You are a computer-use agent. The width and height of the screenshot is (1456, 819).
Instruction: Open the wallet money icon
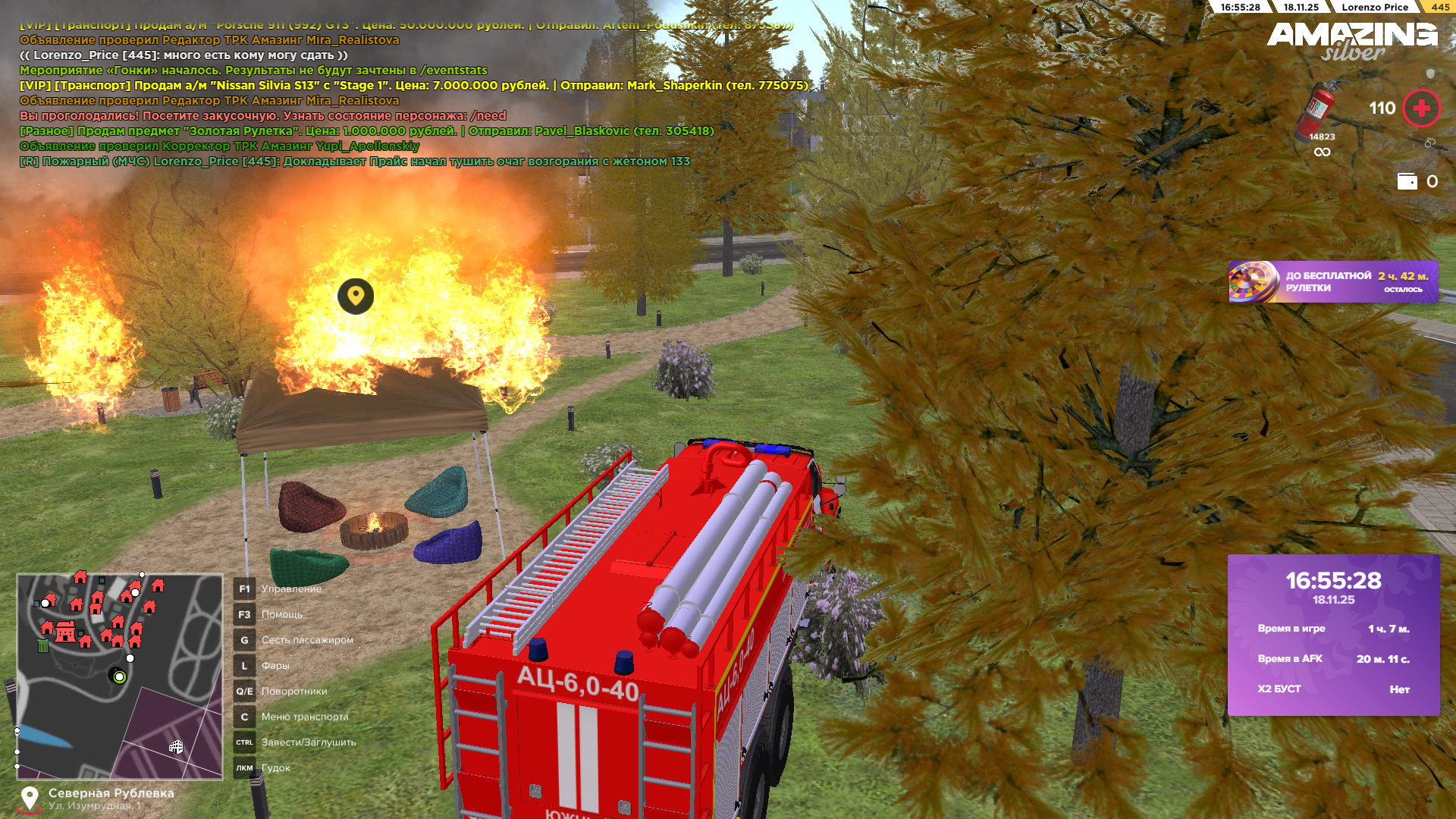pos(1407,181)
